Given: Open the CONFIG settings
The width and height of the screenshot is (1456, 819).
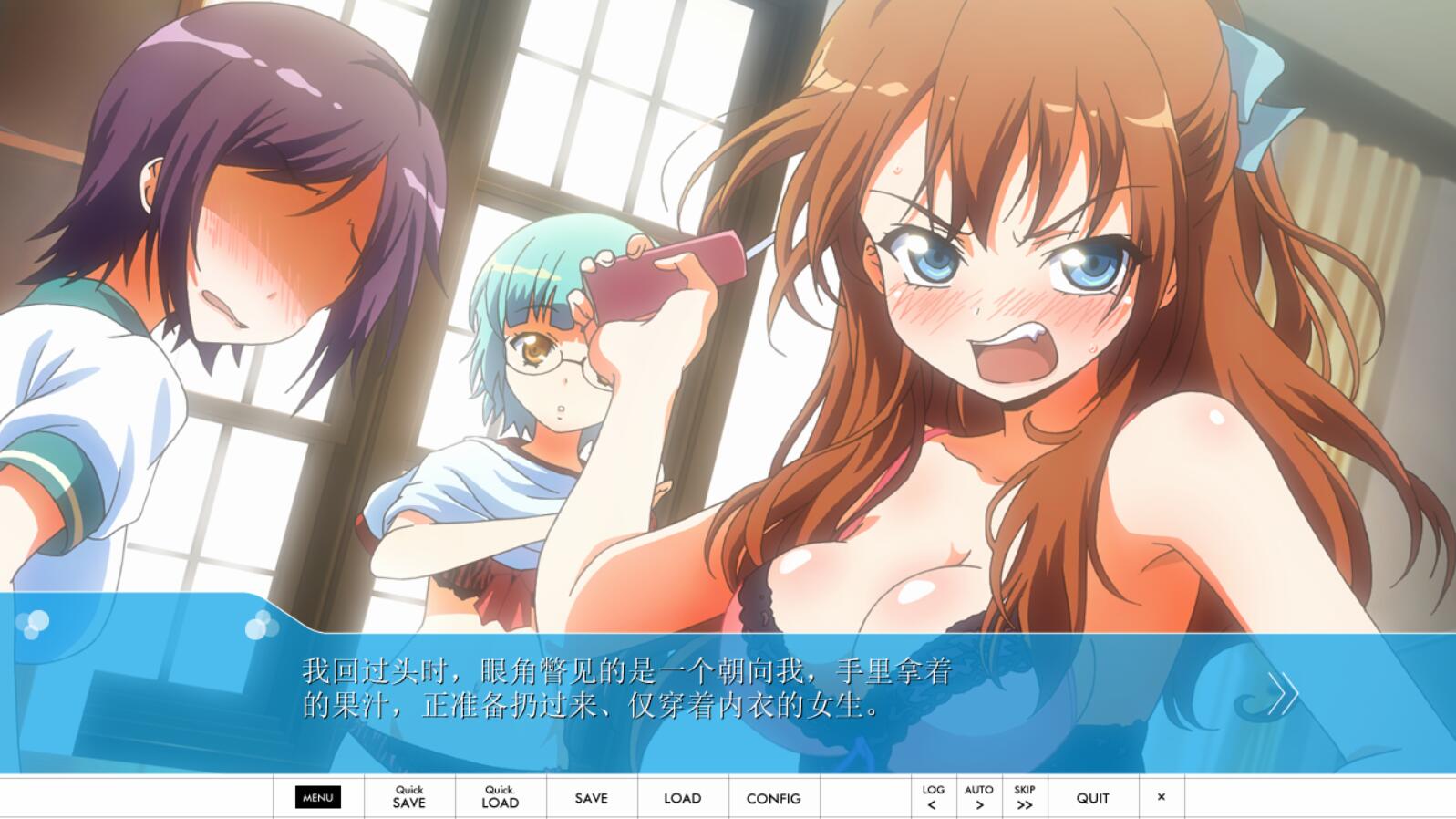Looking at the screenshot, I should click(774, 798).
